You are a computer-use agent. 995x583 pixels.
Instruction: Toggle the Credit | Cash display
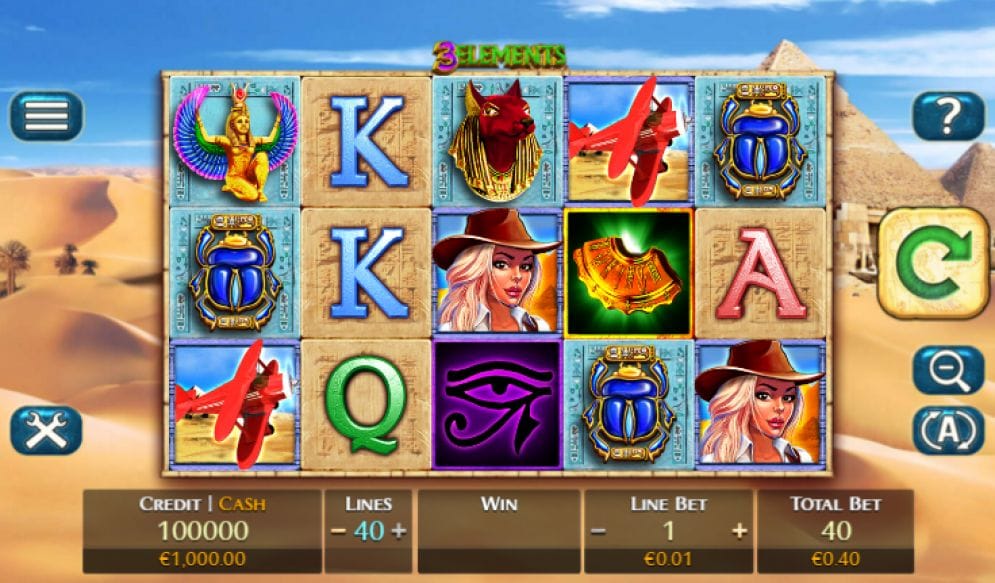[202, 504]
